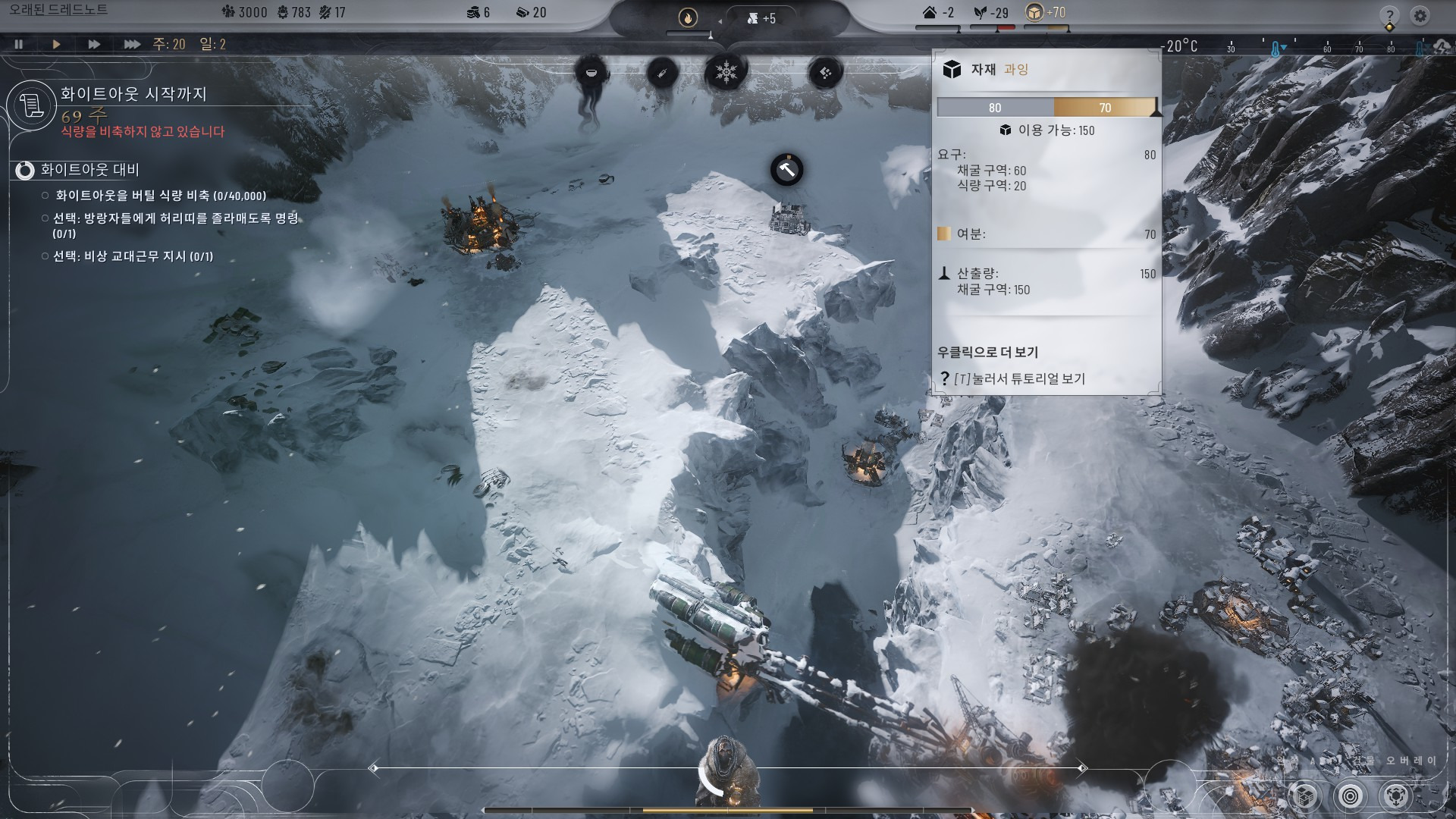
Task: Select the bowl food icon
Action: (x=591, y=73)
